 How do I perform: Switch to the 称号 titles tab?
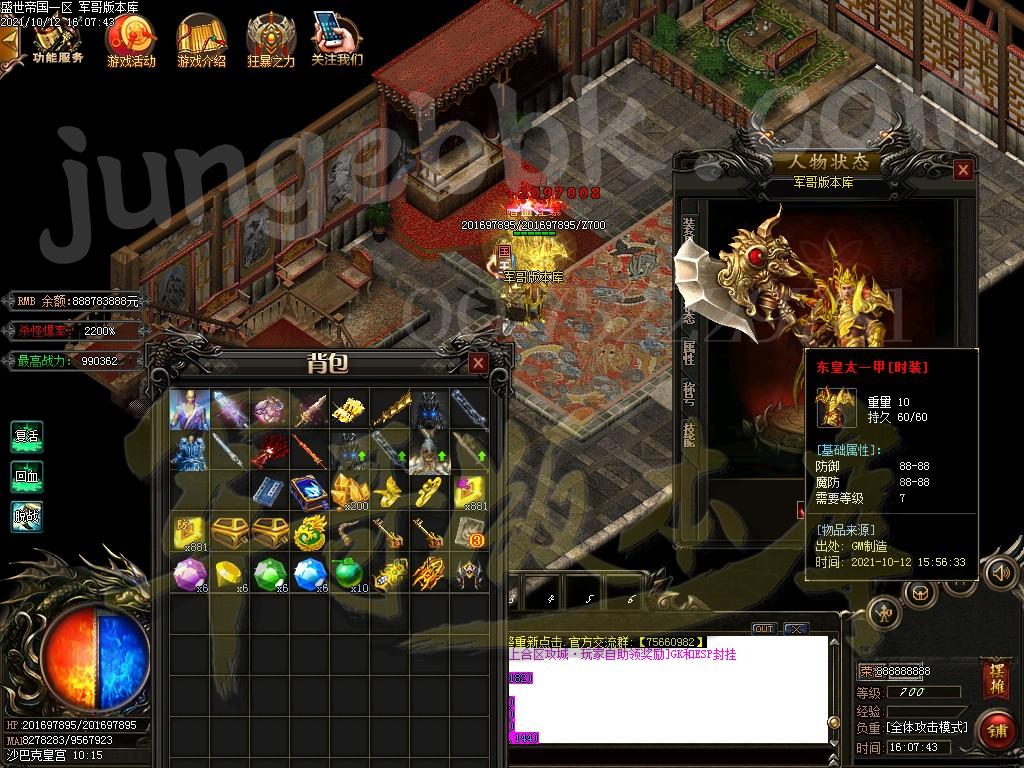pos(689,391)
